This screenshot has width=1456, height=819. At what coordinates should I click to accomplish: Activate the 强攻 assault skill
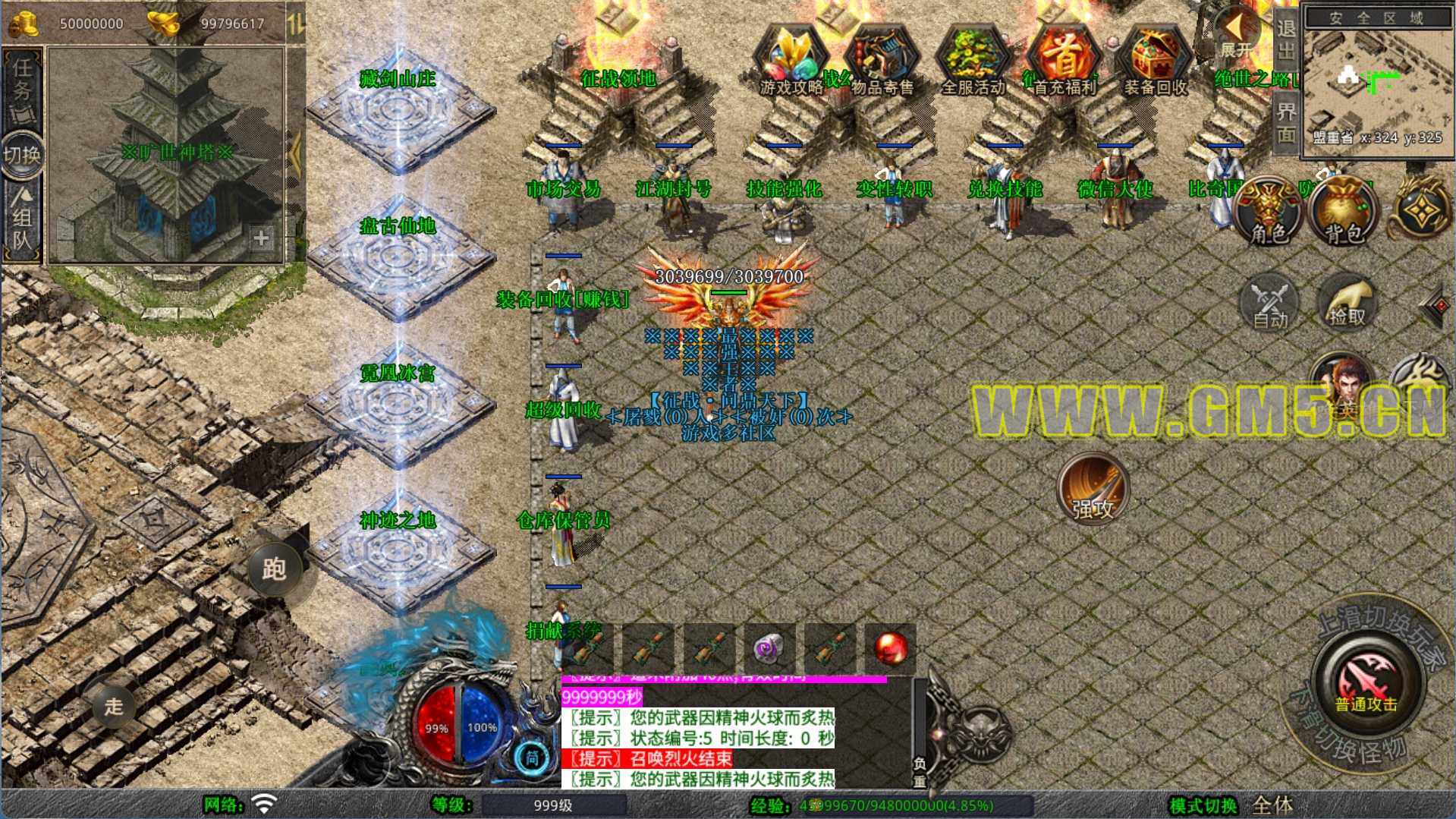[x=1093, y=490]
